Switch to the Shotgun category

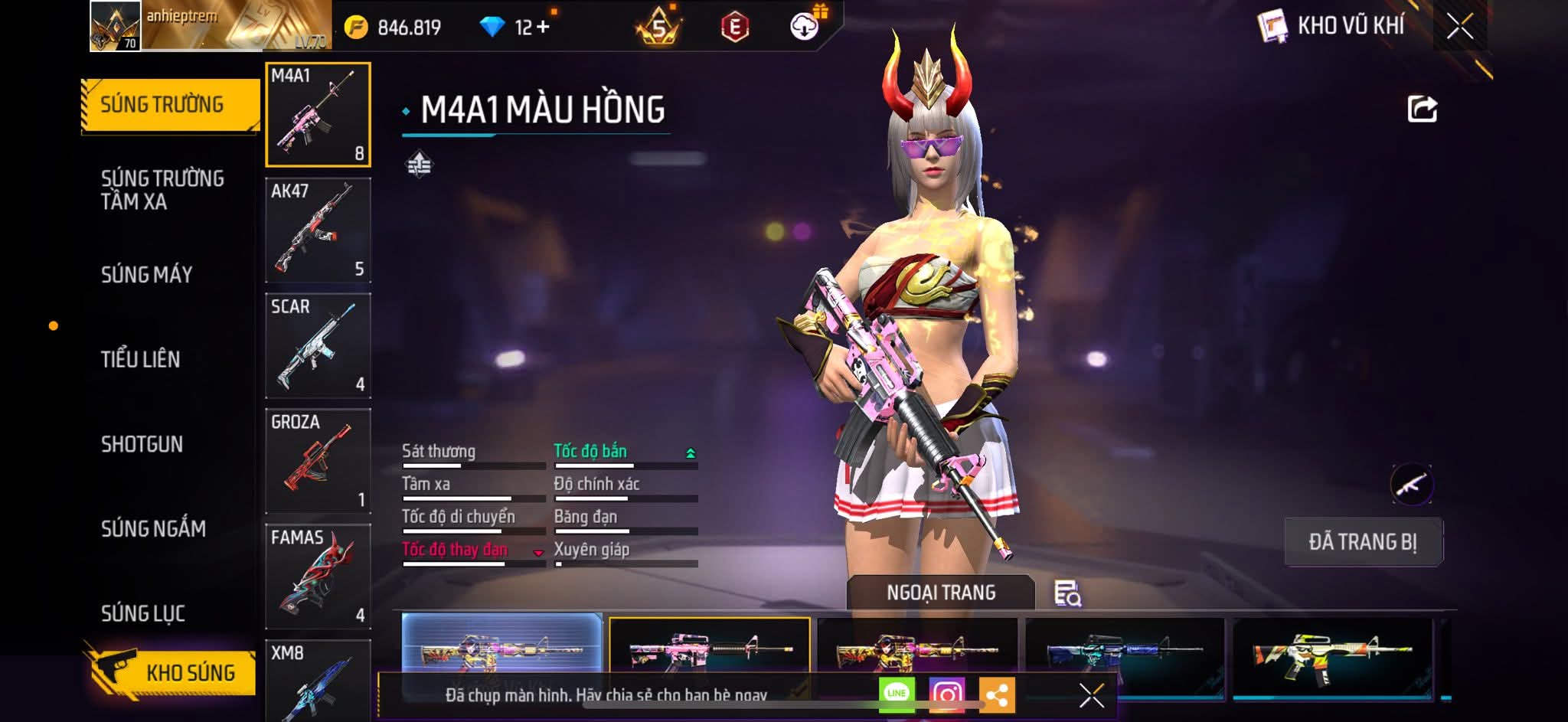point(142,444)
